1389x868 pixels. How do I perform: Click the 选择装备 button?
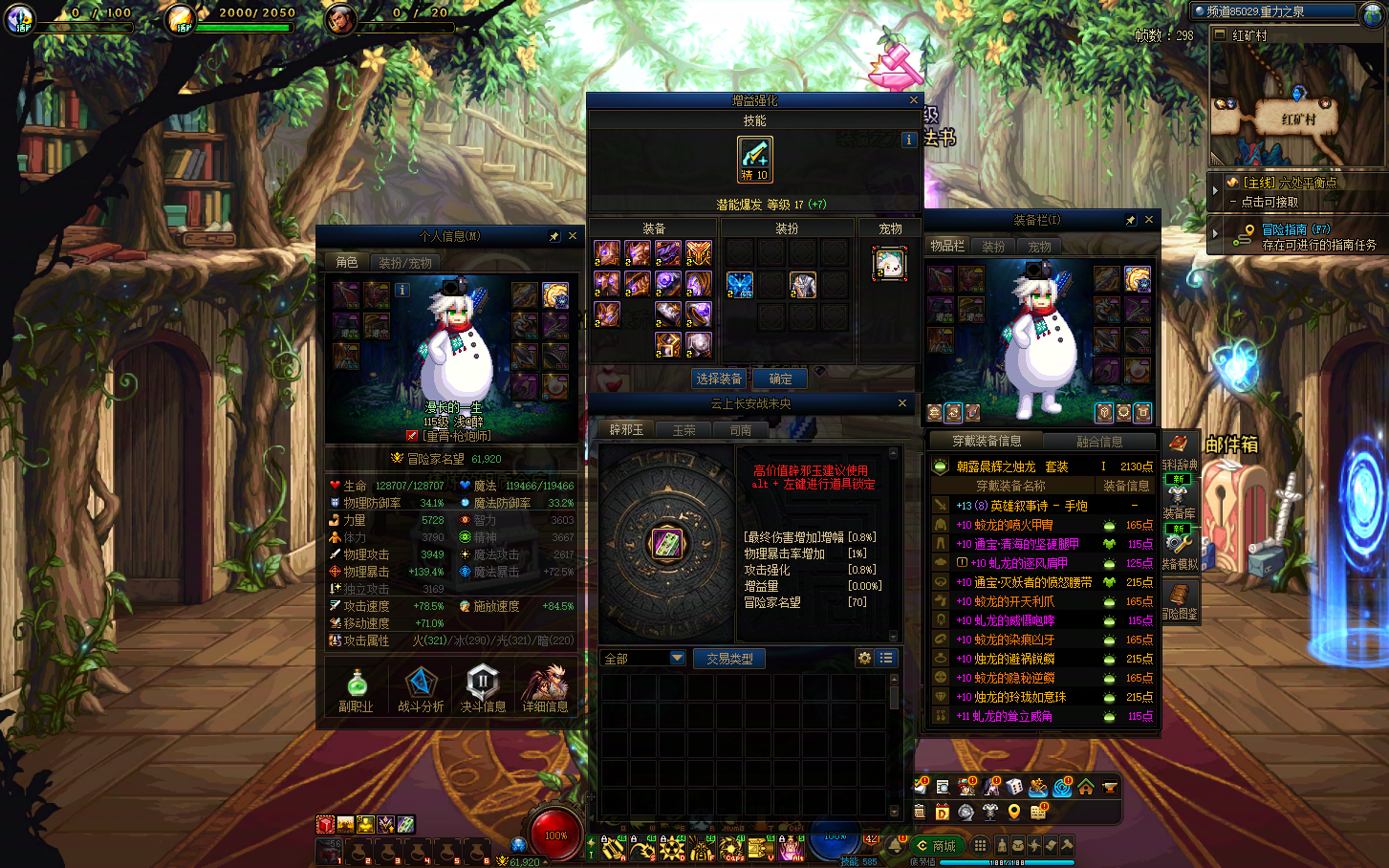coord(719,379)
